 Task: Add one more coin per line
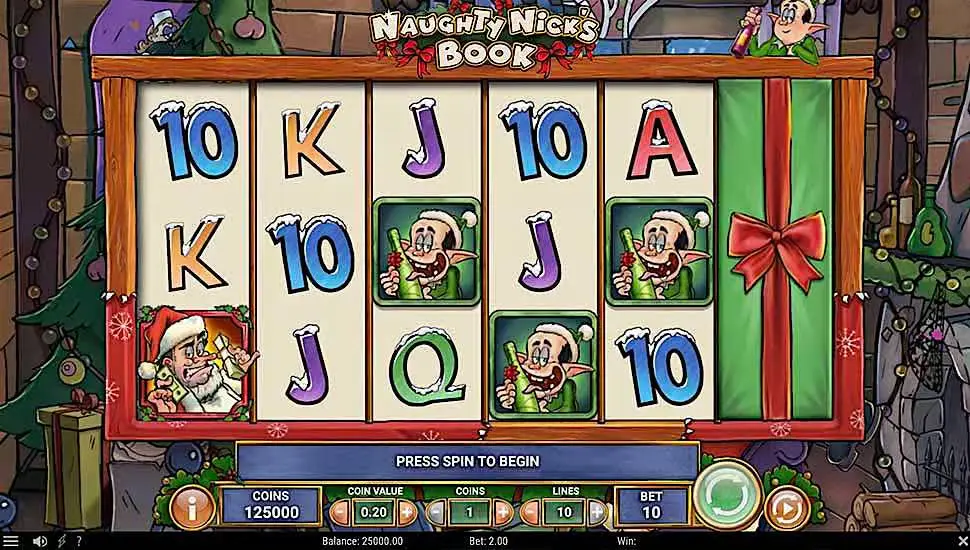(x=502, y=513)
